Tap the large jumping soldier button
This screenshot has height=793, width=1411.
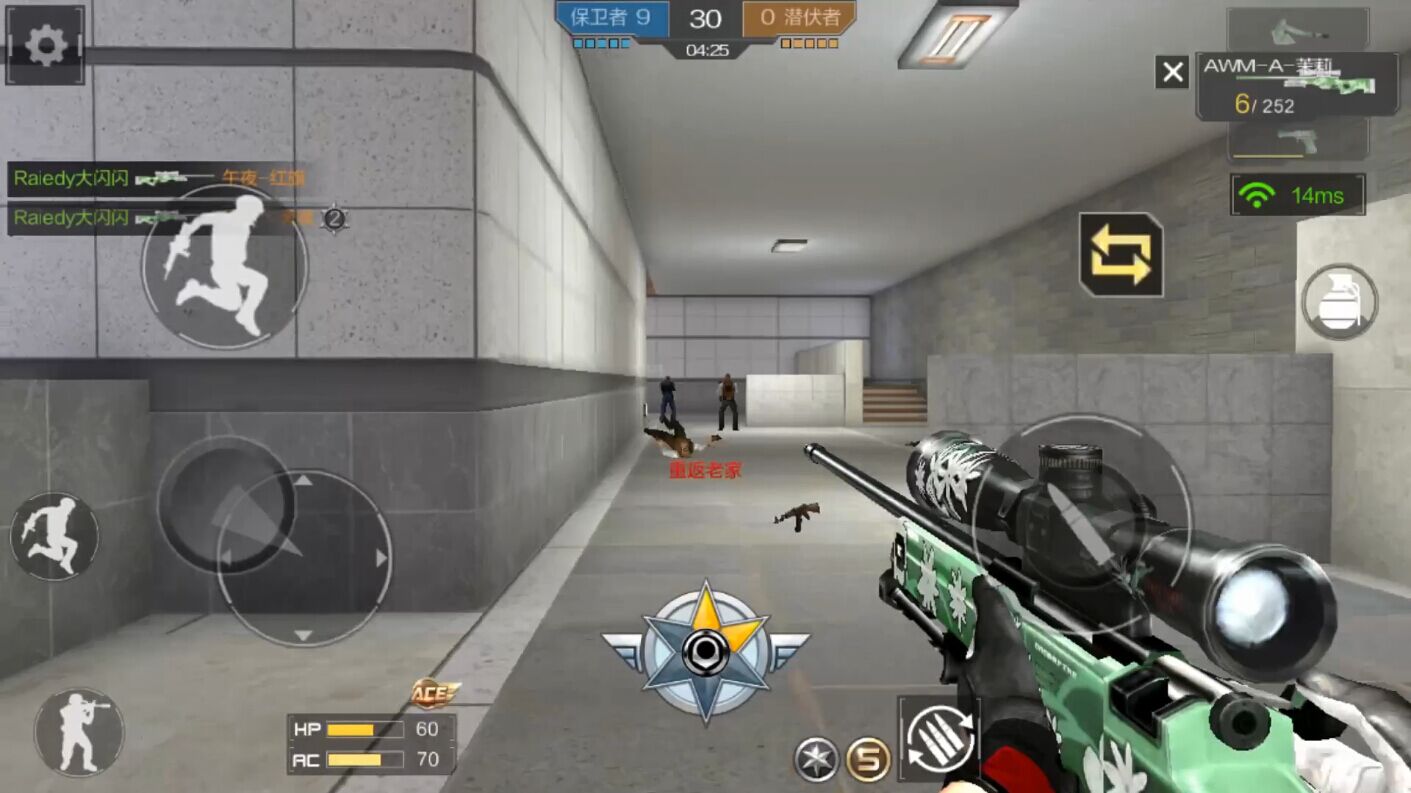click(224, 266)
